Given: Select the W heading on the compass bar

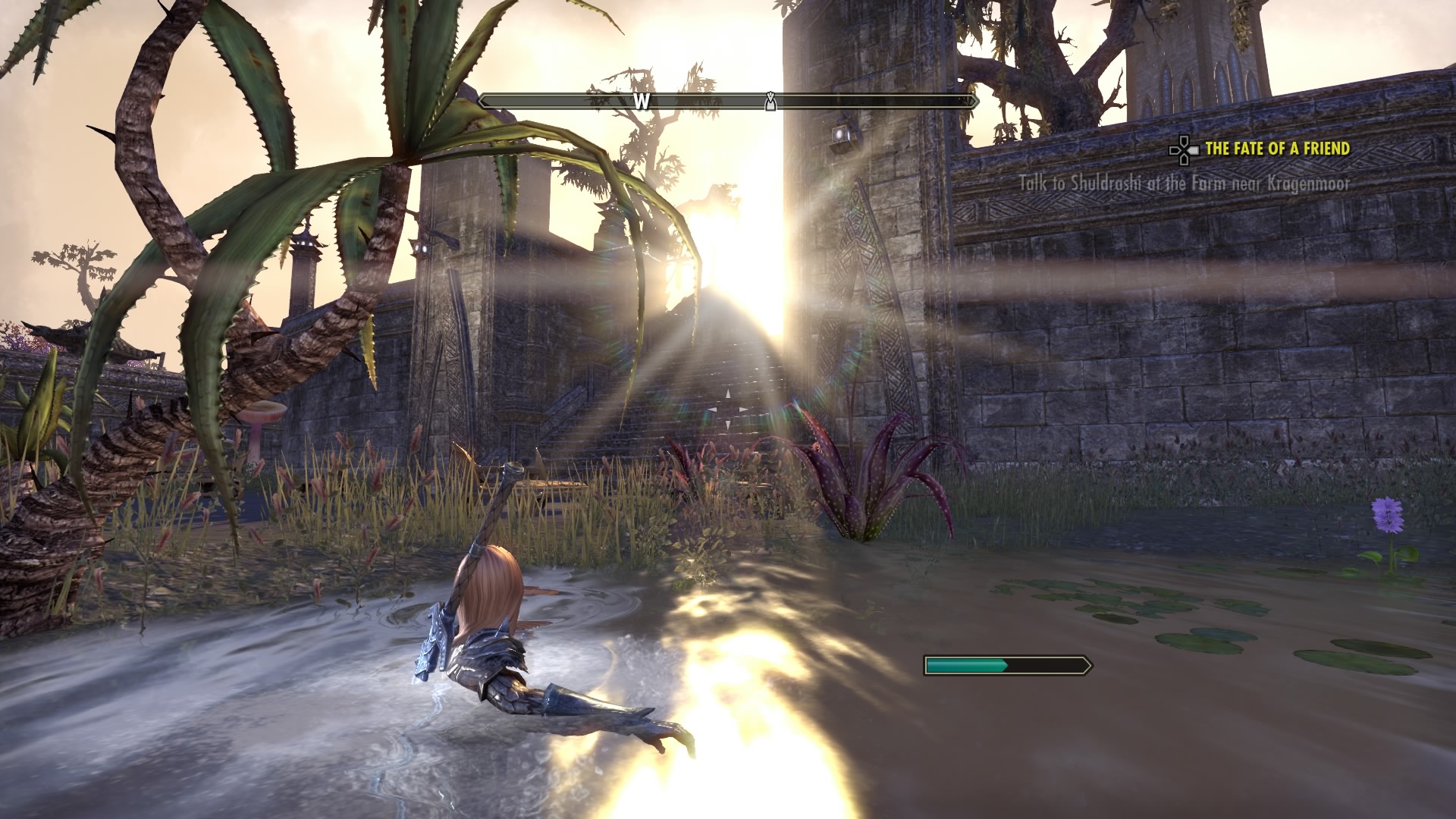Looking at the screenshot, I should pyautogui.click(x=642, y=102).
